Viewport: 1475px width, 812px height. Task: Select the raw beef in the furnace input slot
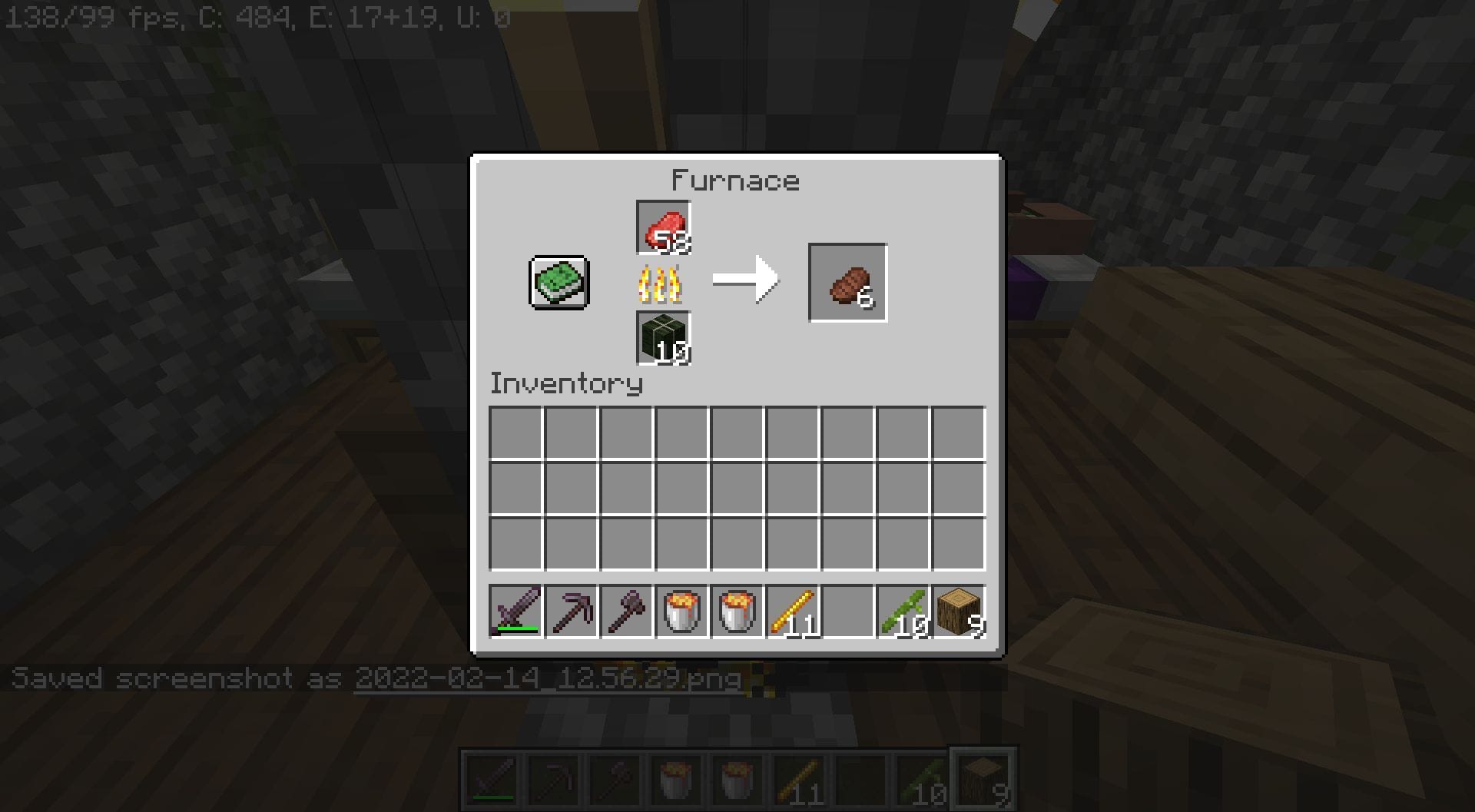(x=663, y=226)
